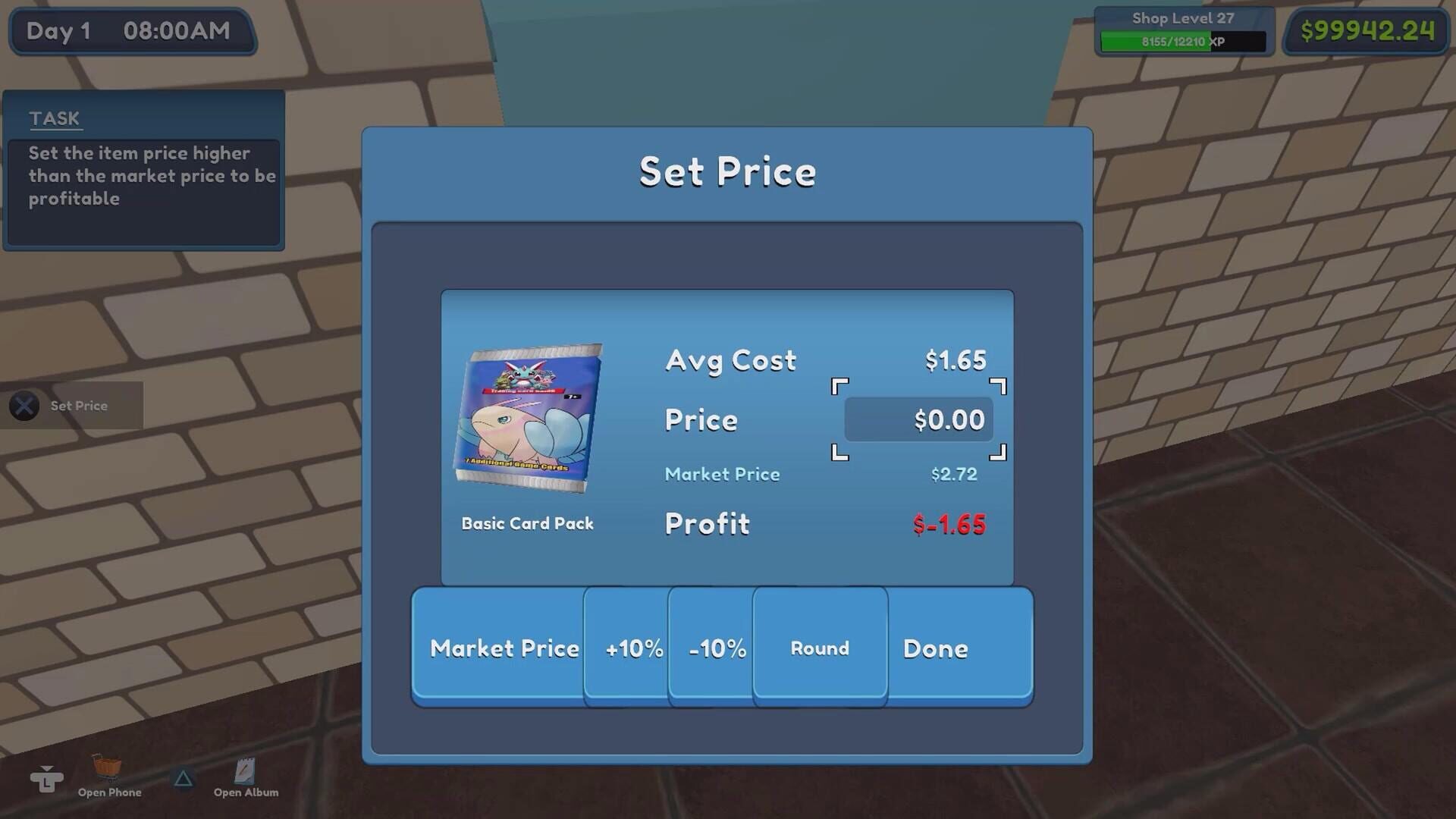The width and height of the screenshot is (1456, 819).
Task: Select the price input field showing $0.00
Action: [919, 419]
